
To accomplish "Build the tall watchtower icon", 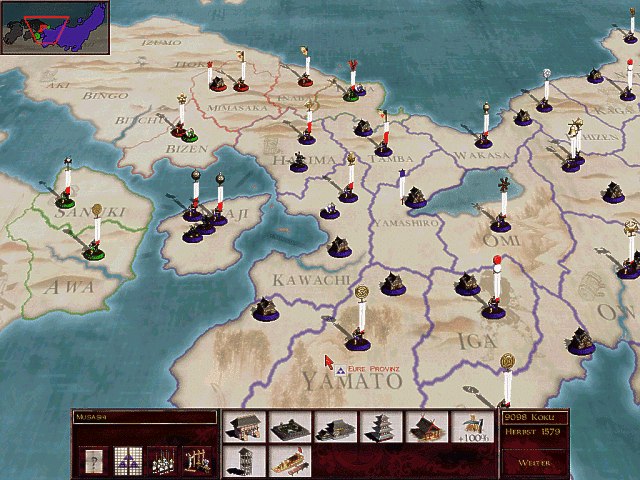I will pyautogui.click(x=245, y=461).
